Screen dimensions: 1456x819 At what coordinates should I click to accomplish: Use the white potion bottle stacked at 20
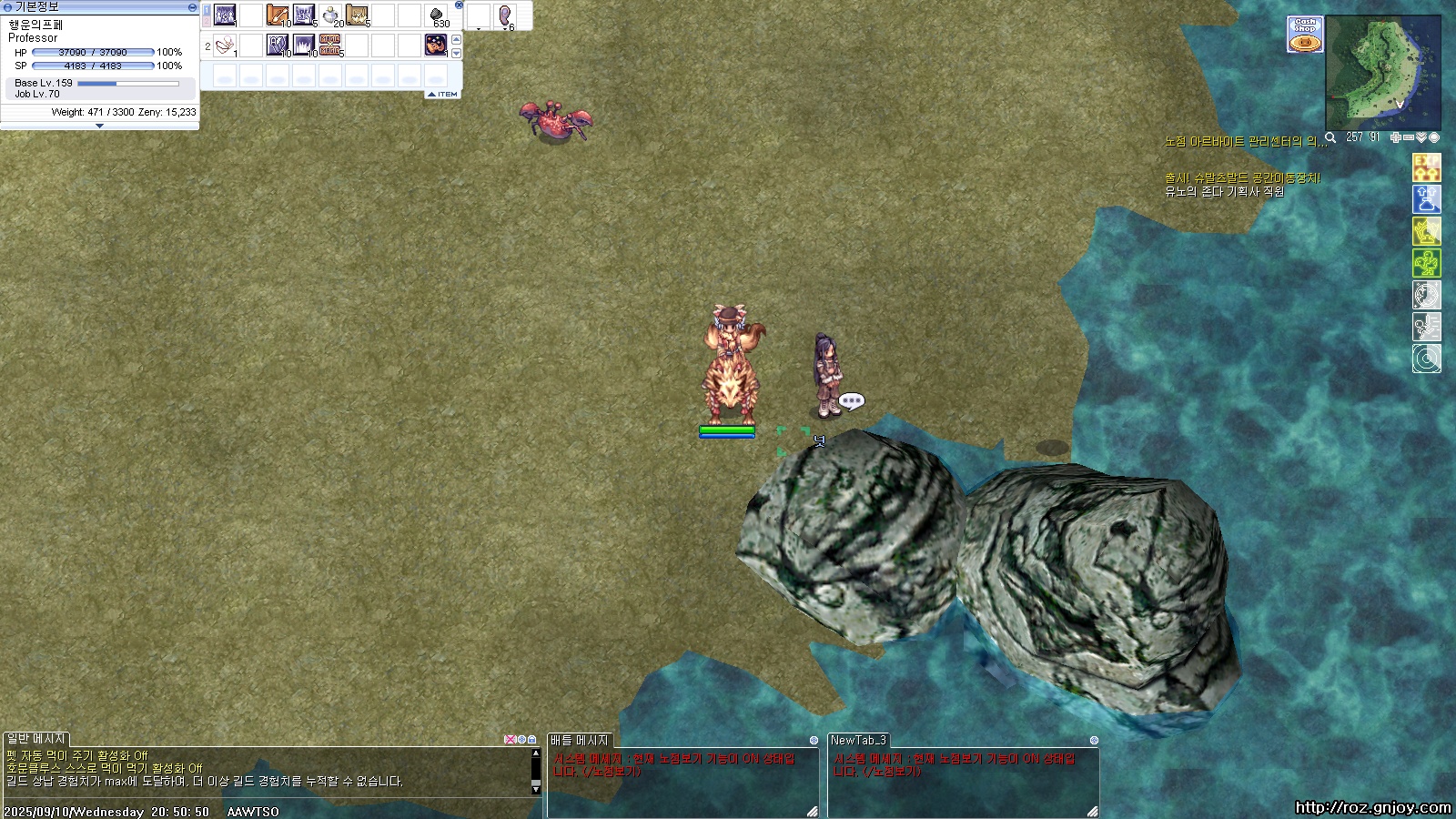(x=331, y=15)
